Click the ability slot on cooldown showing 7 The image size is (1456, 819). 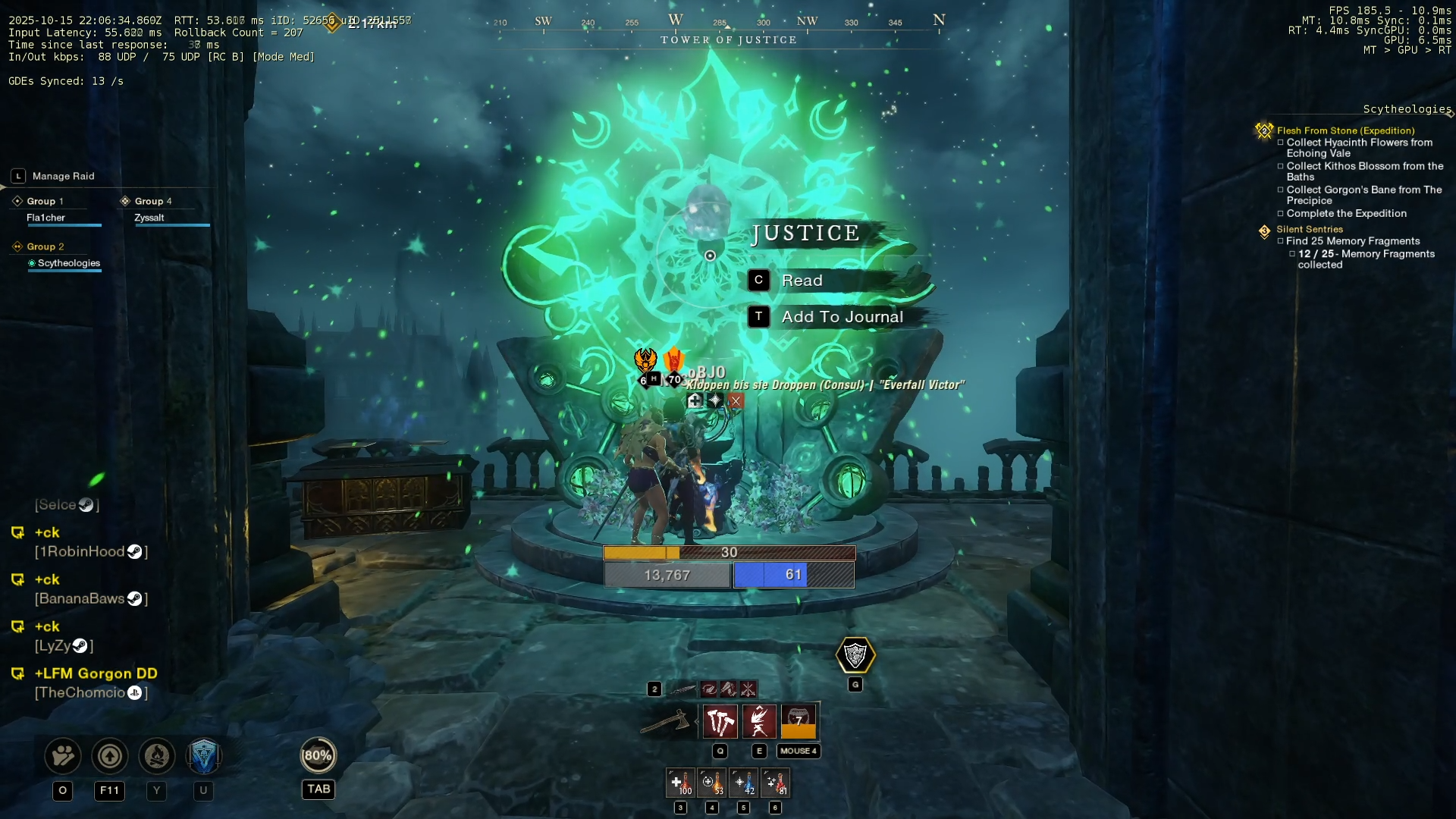799,722
